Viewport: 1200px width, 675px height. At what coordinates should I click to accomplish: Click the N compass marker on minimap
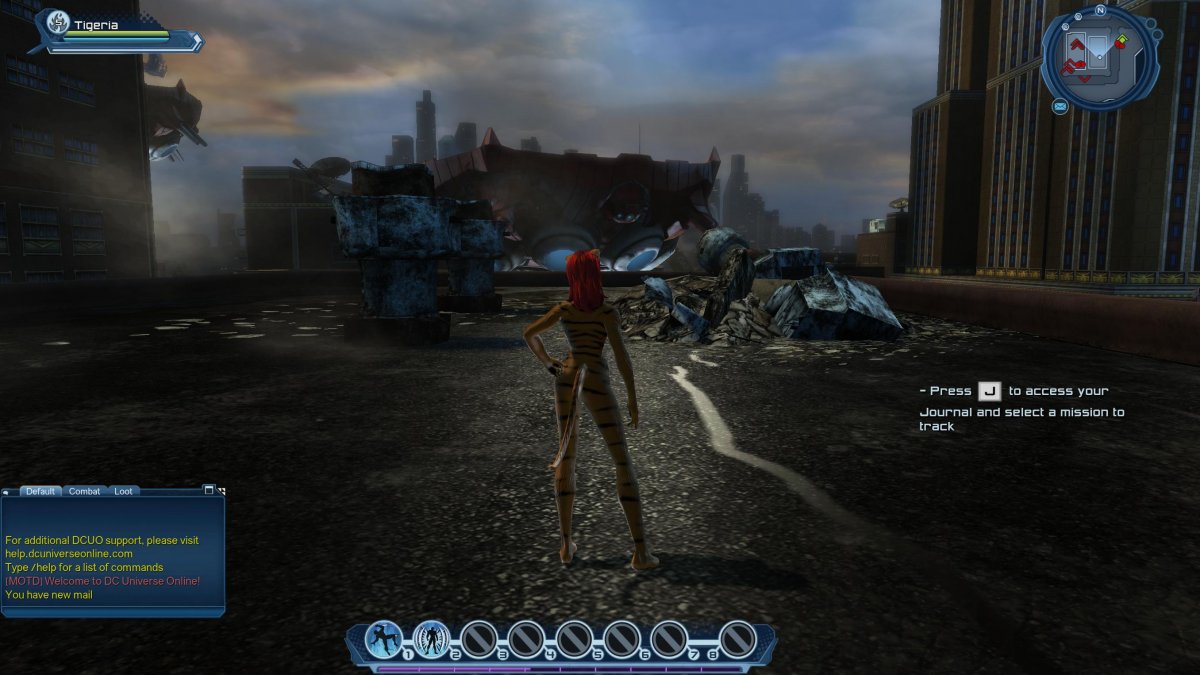pyautogui.click(x=1100, y=11)
